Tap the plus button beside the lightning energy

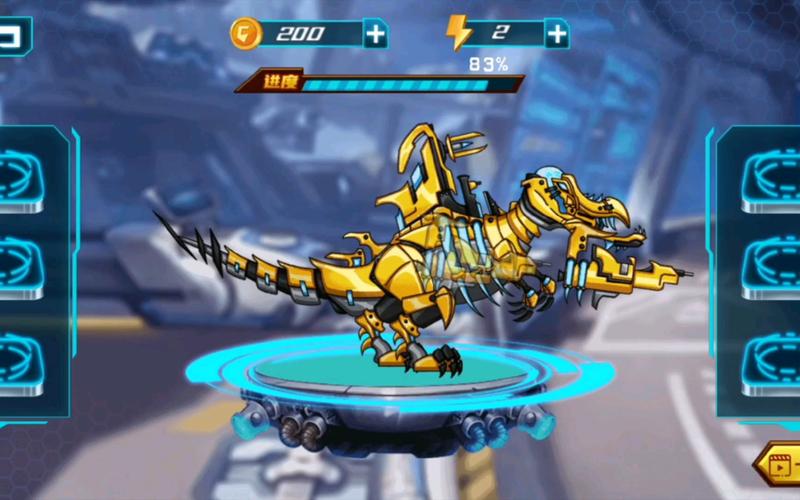[x=557, y=34]
